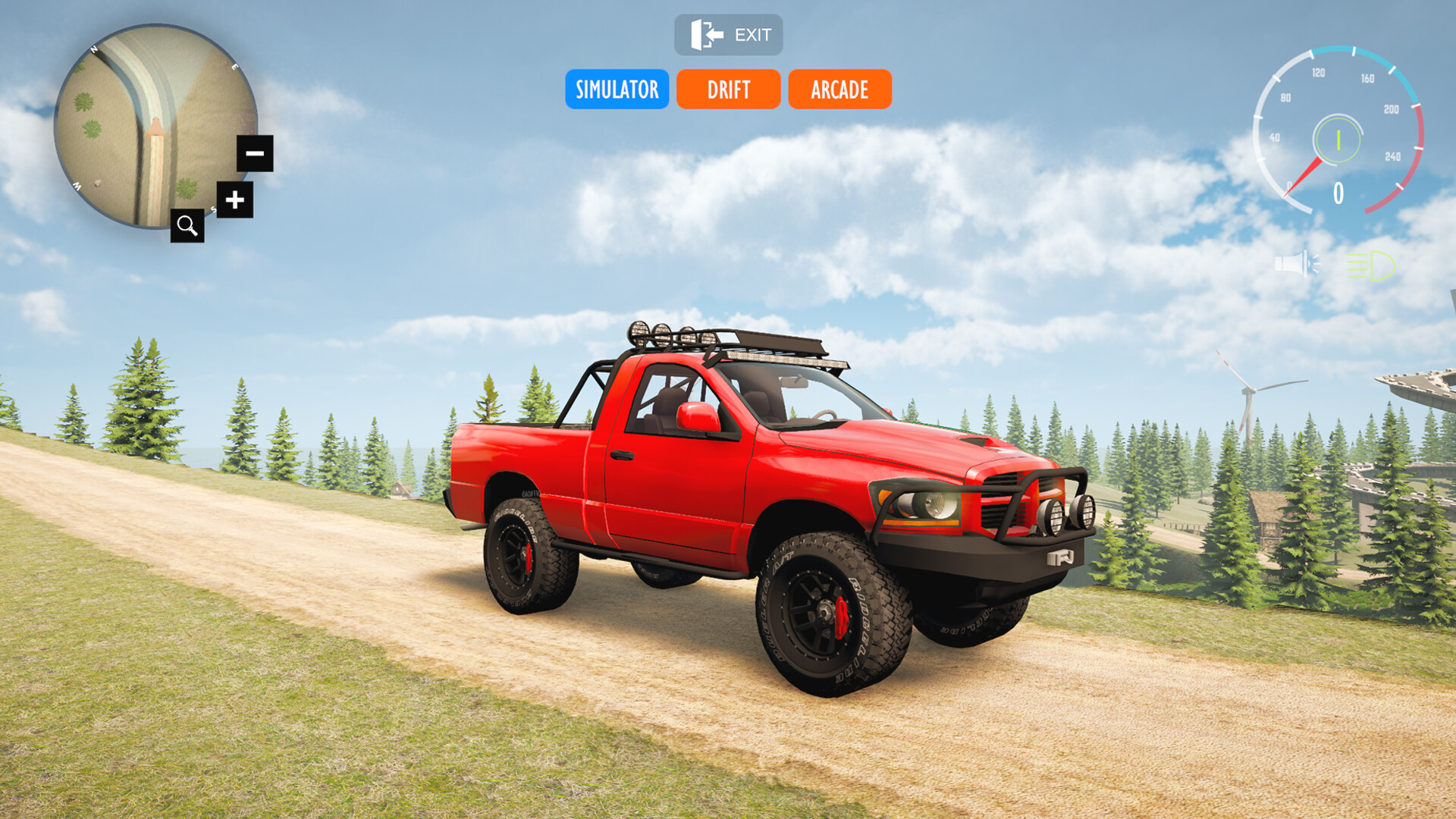
Task: Click the N compass marker on the minimap
Action: point(96,49)
